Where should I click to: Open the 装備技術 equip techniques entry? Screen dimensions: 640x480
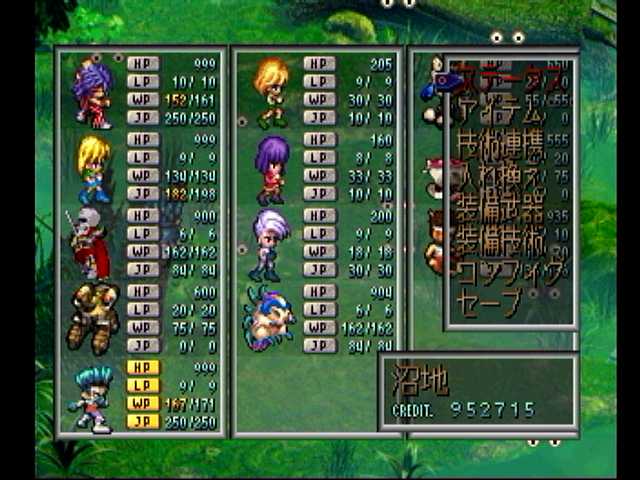pos(500,242)
